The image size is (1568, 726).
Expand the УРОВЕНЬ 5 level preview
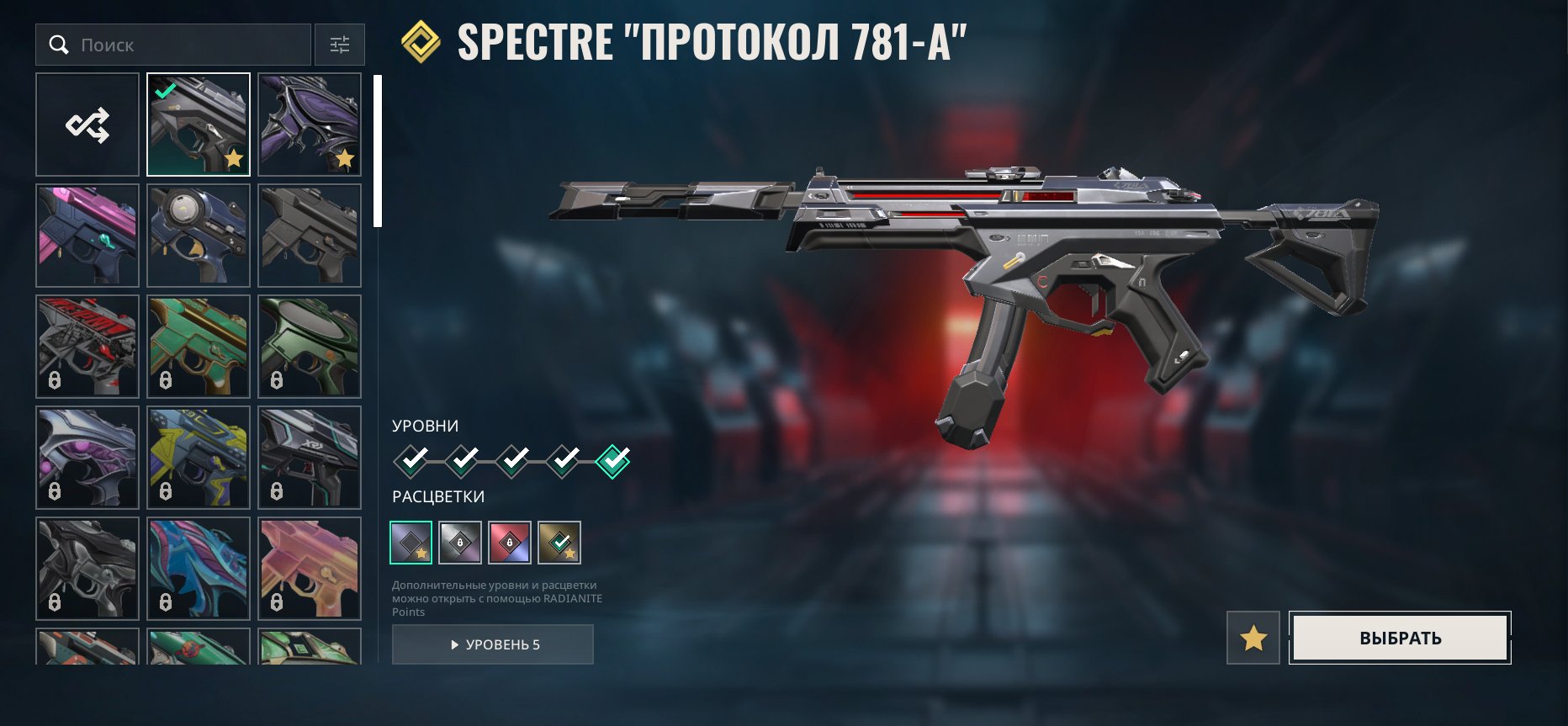[492, 644]
